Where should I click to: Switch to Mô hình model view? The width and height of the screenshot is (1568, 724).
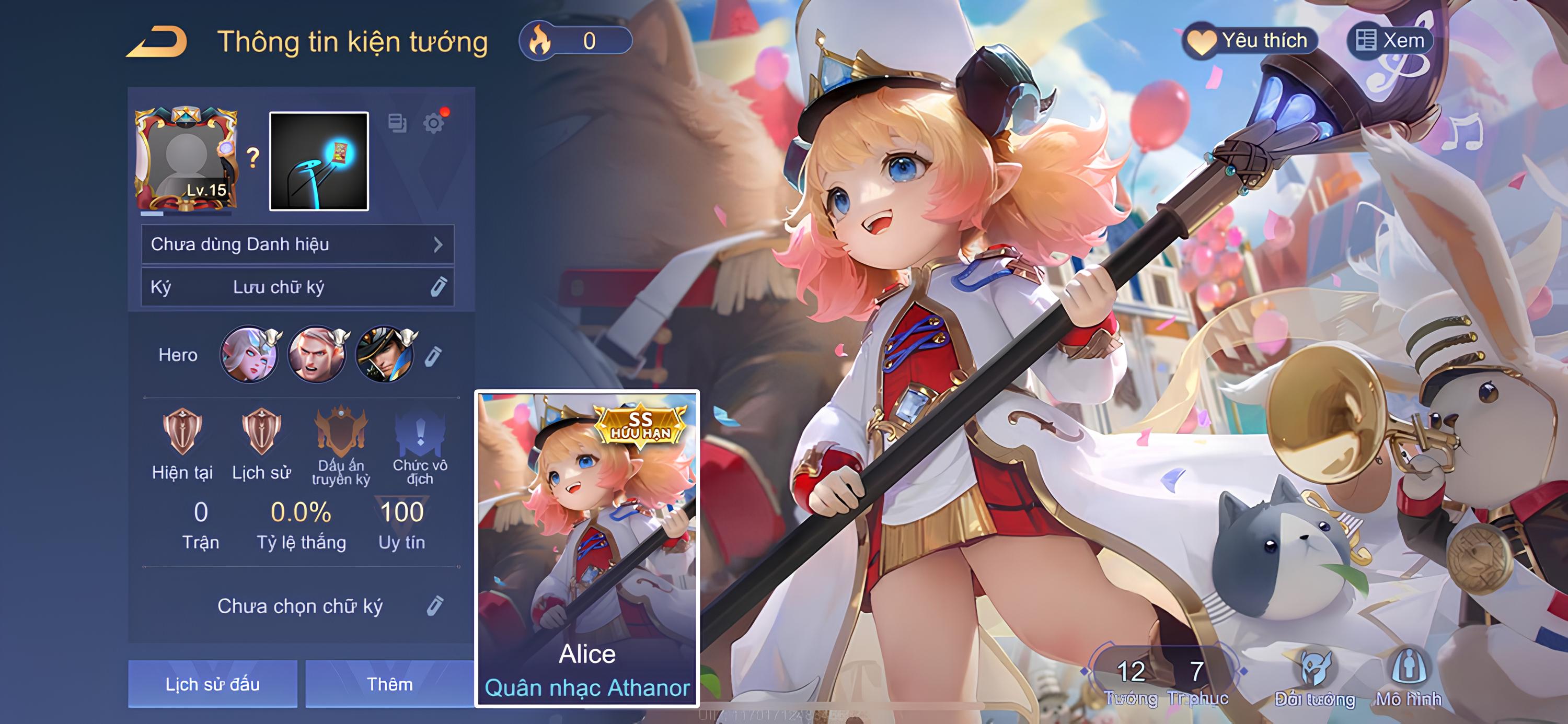(1409, 678)
